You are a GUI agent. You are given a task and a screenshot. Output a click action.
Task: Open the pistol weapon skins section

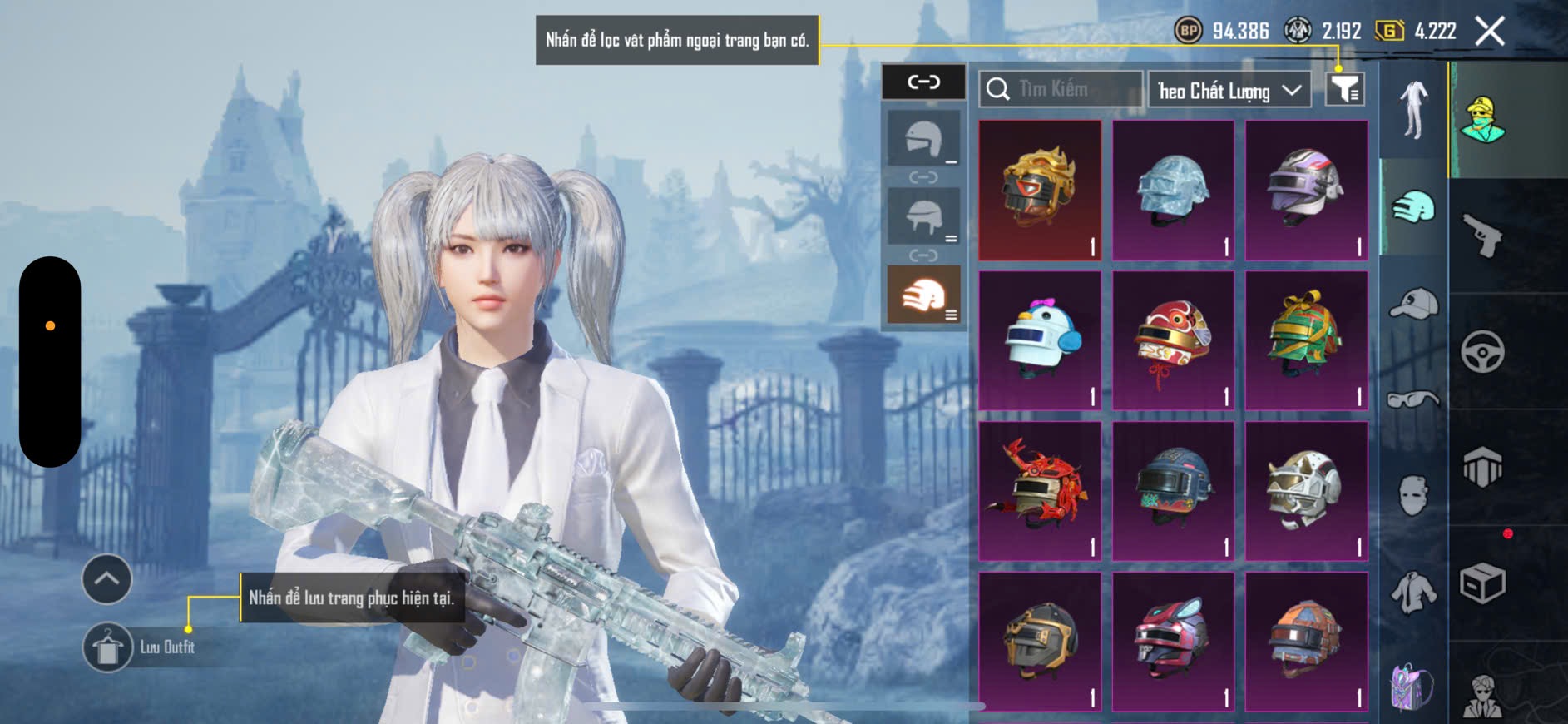point(1482,236)
